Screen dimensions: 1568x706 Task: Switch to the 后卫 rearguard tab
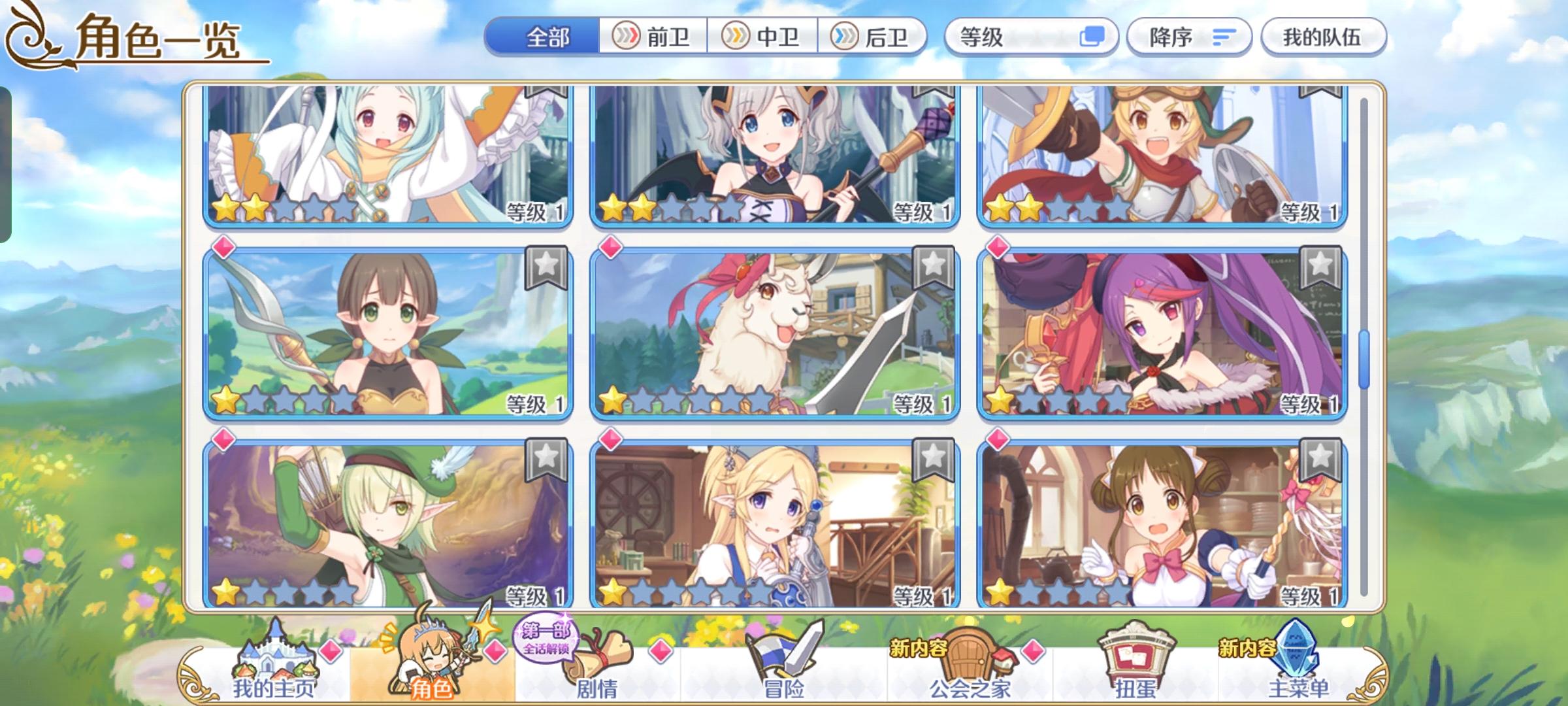point(875,37)
